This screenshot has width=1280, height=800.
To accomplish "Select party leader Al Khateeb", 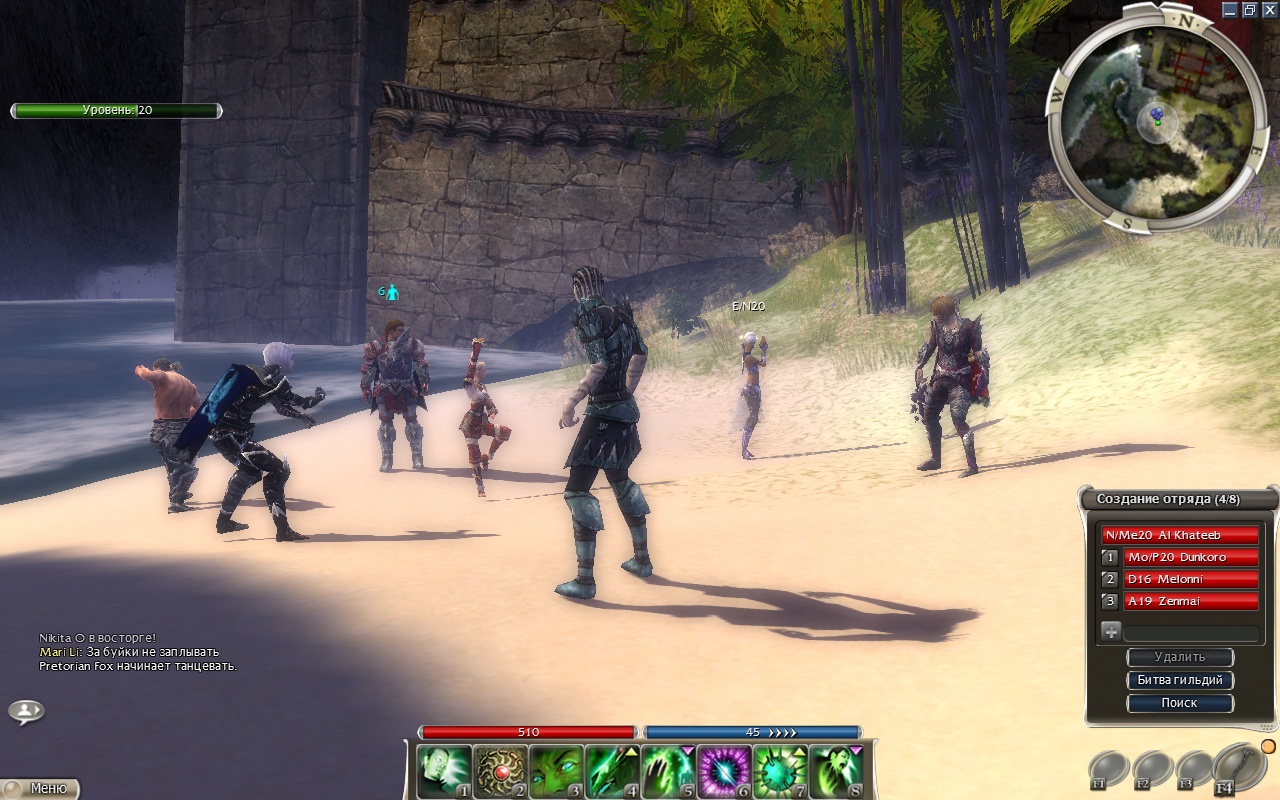I will [1180, 535].
